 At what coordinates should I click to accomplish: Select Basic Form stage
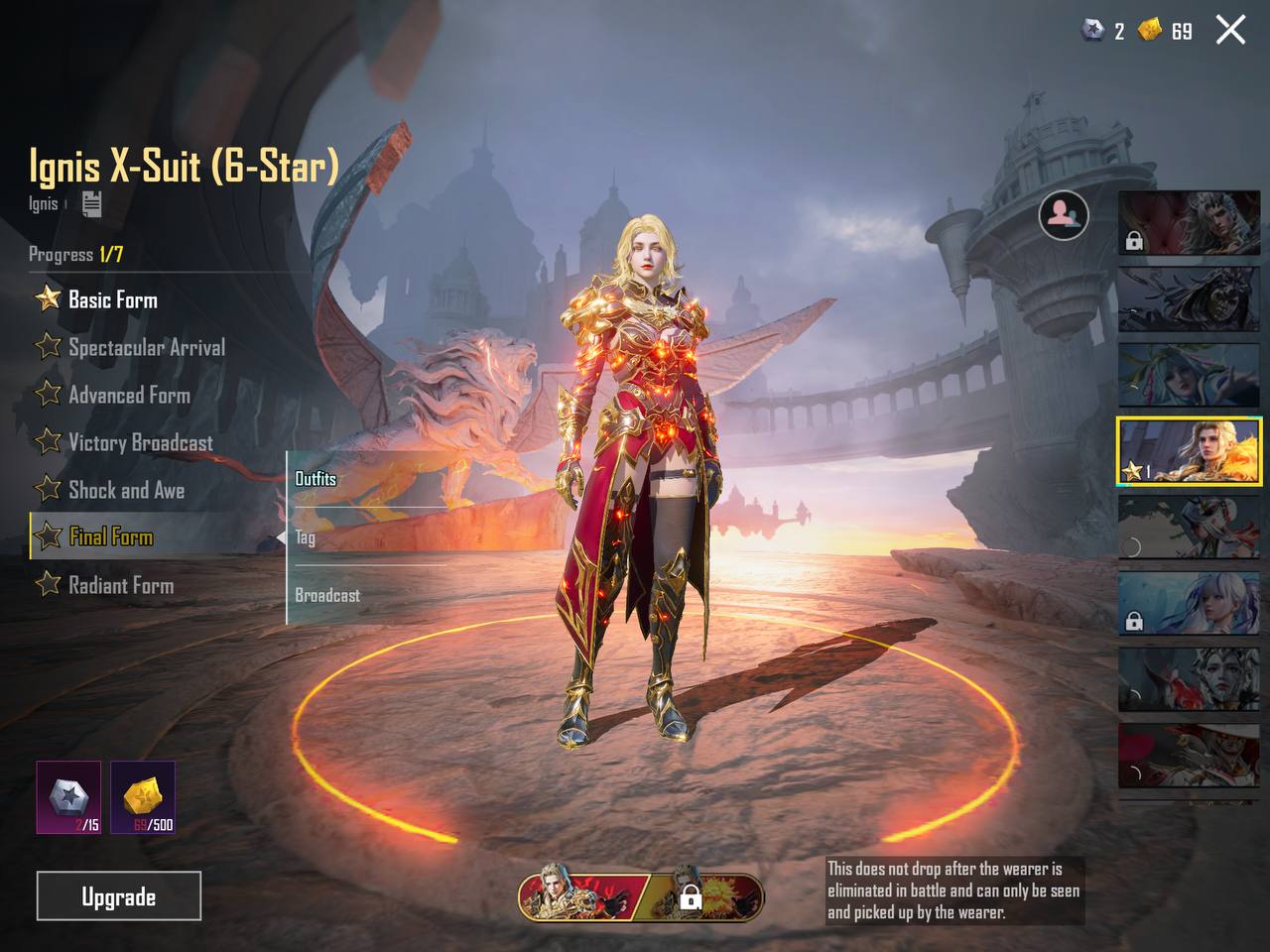click(112, 299)
